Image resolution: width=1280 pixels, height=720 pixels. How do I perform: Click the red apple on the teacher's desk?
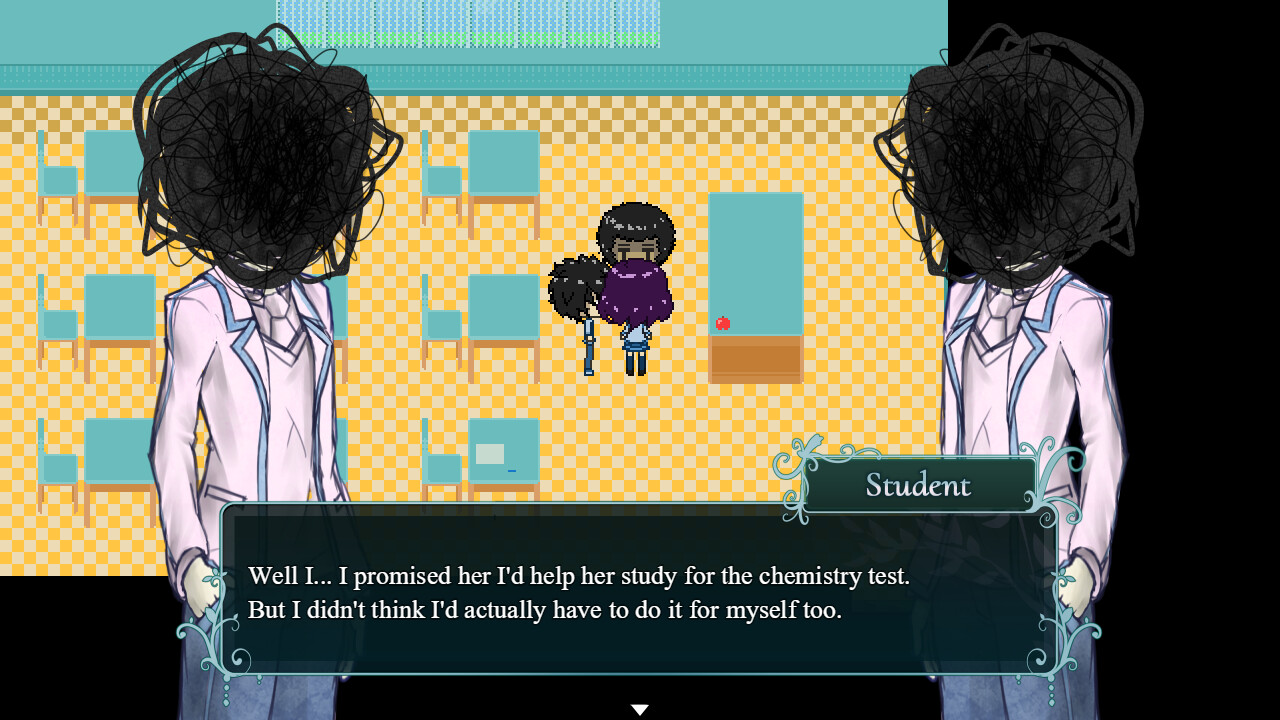click(x=722, y=322)
